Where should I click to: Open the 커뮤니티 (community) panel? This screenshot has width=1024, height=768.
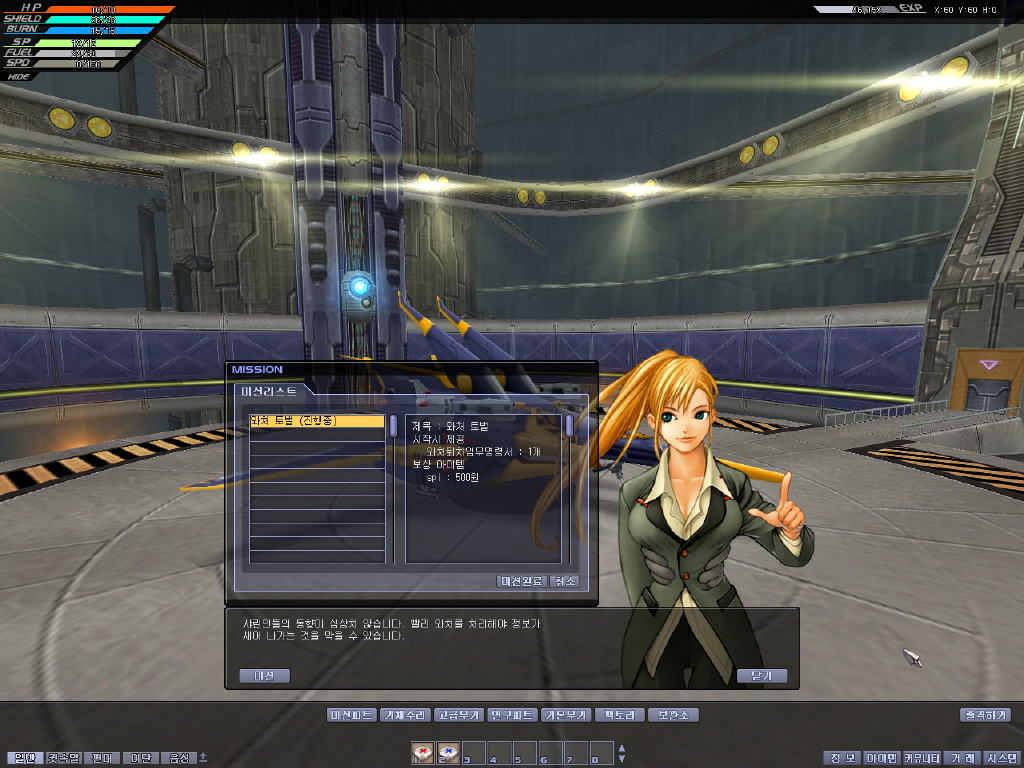922,758
